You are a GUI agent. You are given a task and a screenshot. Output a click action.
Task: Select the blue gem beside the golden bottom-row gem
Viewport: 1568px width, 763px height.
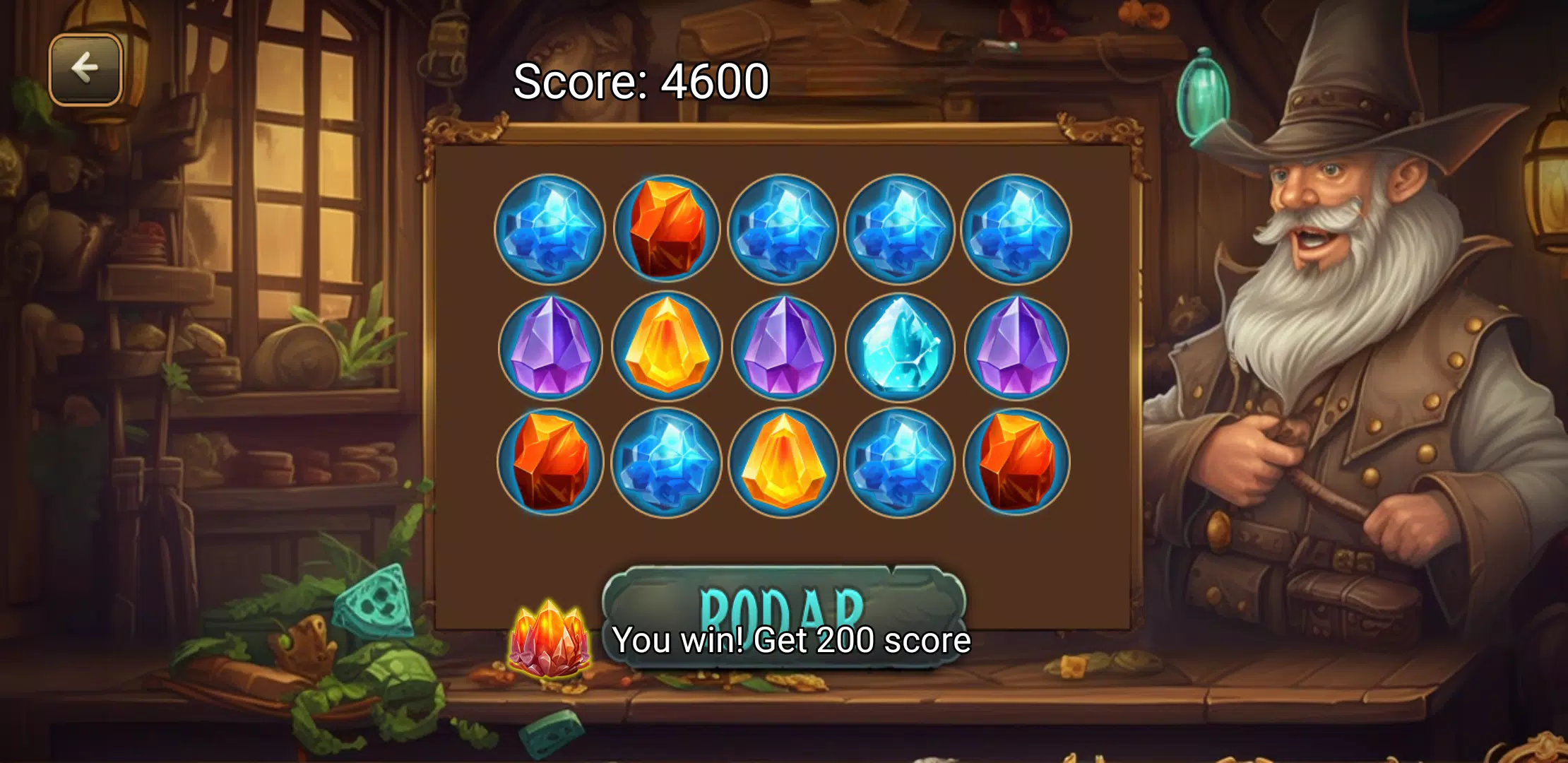898,462
